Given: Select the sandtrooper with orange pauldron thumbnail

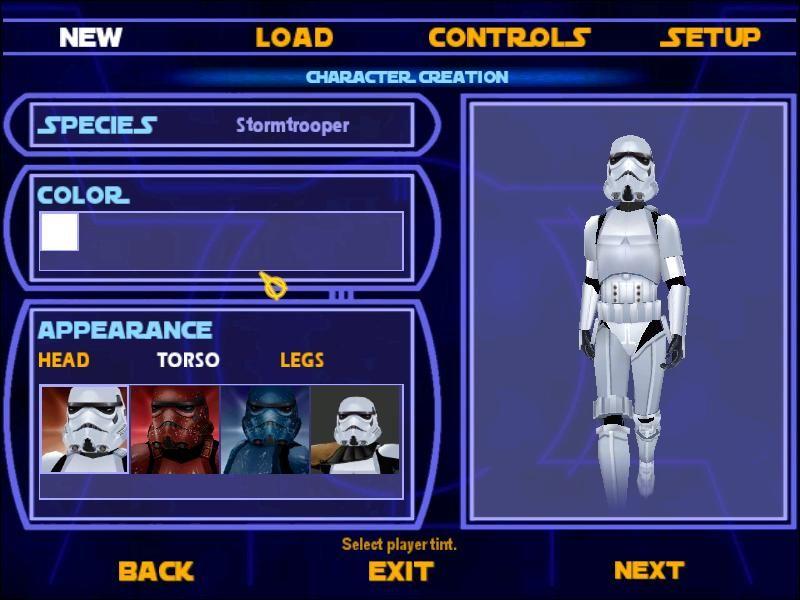Looking at the screenshot, I should click(356, 429).
